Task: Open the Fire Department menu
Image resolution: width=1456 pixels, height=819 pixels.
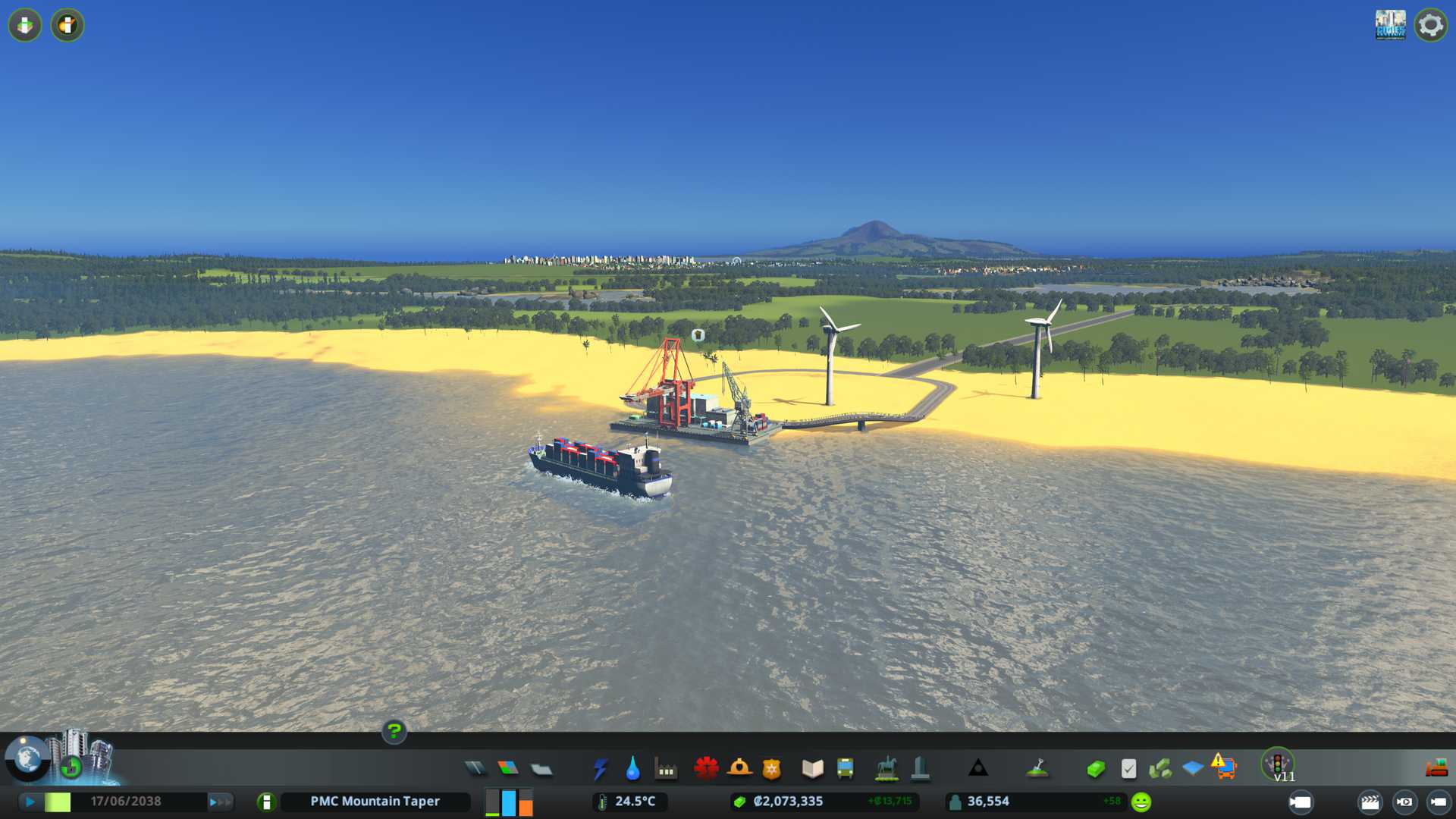Action: point(739,769)
